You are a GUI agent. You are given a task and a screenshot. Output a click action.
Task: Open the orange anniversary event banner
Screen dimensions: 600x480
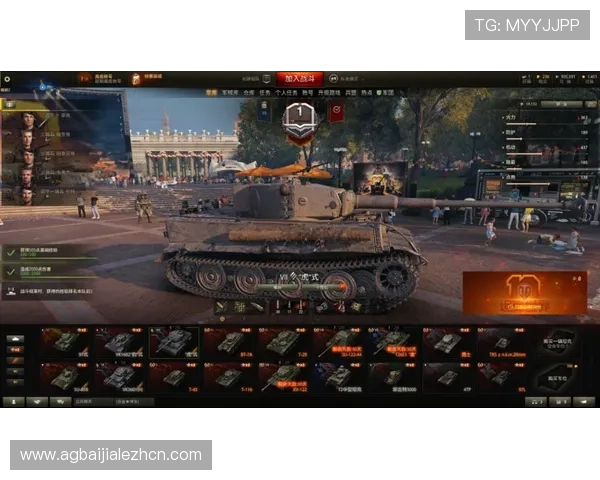pos(510,291)
